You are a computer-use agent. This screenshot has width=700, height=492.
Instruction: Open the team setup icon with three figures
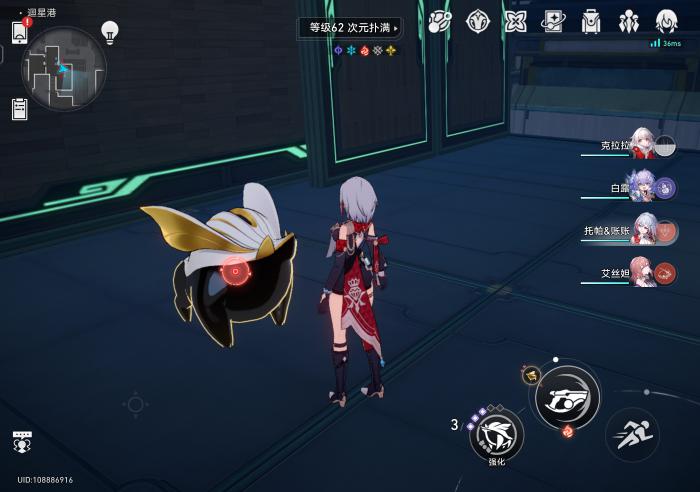[x=629, y=21]
